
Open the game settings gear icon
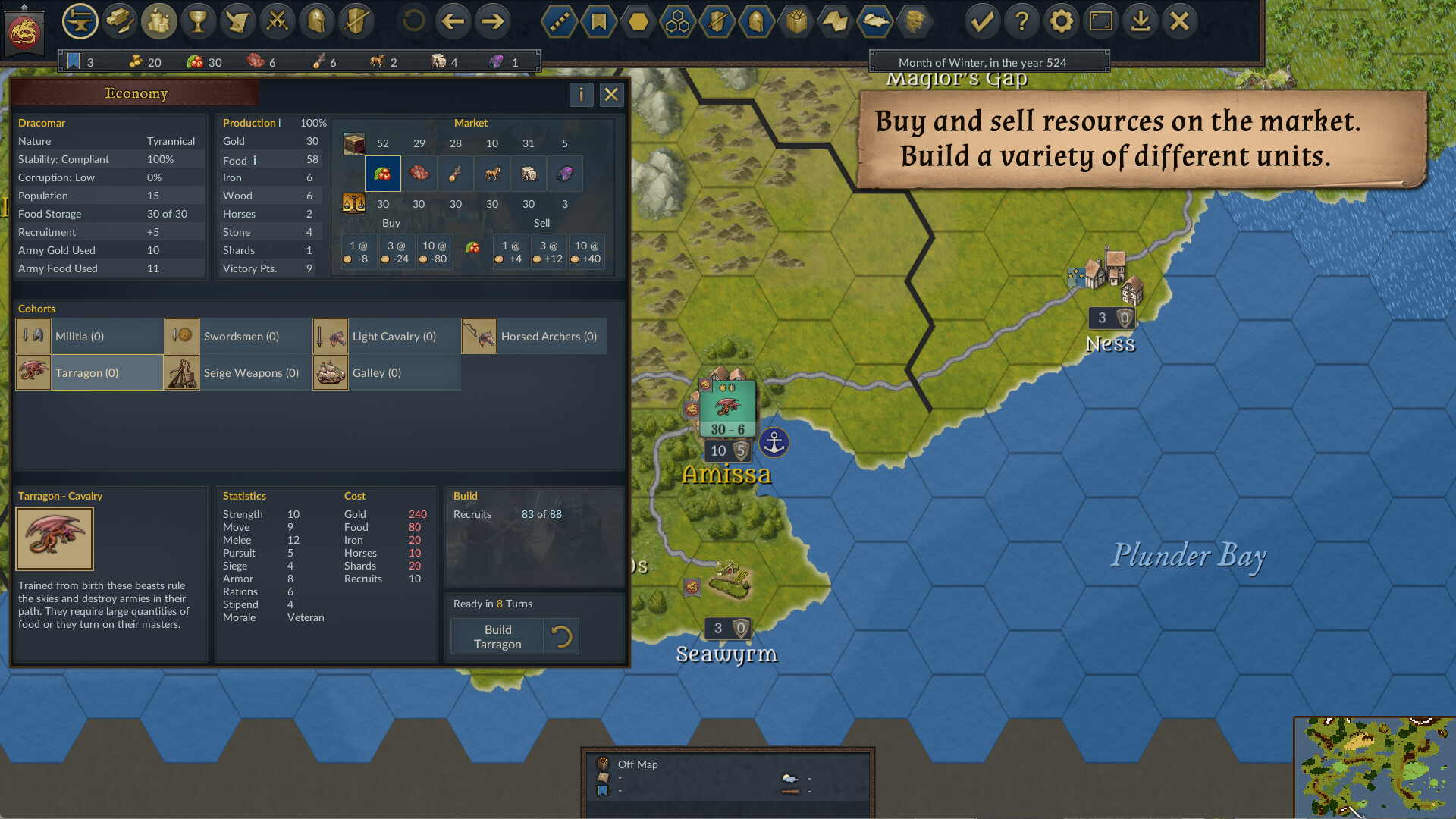pos(1062,21)
